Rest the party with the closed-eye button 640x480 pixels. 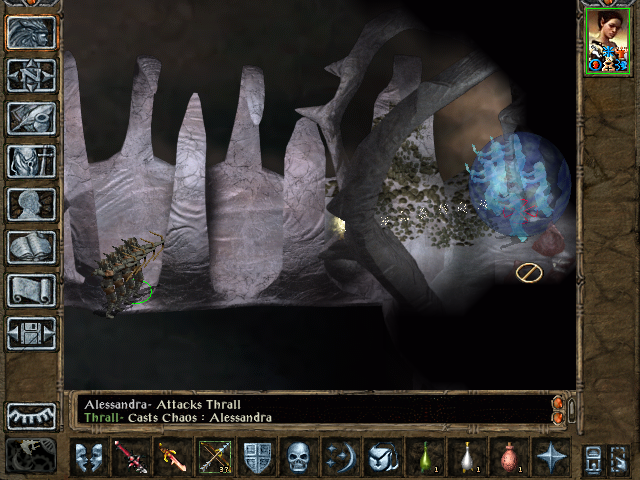click(31, 416)
